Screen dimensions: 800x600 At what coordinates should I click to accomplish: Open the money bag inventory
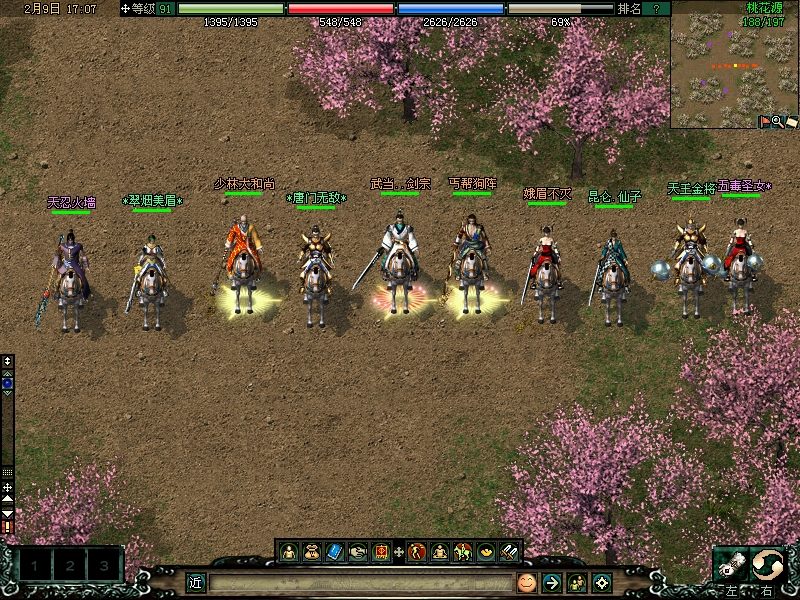coord(312,551)
